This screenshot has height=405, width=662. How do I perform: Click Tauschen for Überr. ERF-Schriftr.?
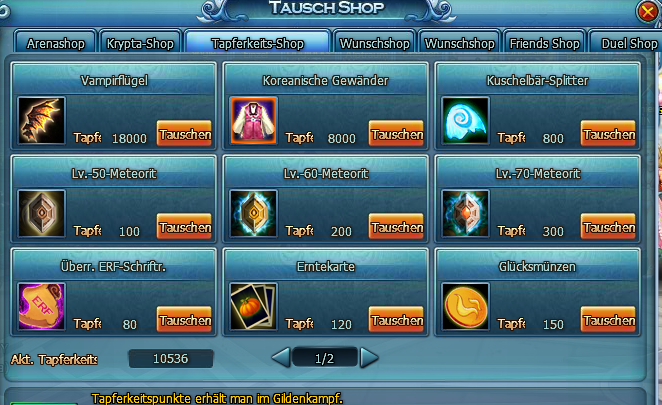click(x=184, y=320)
